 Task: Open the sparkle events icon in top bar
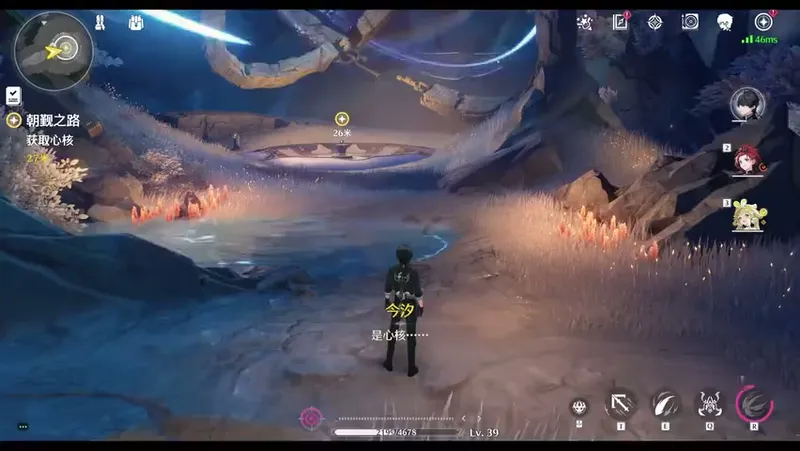point(585,22)
